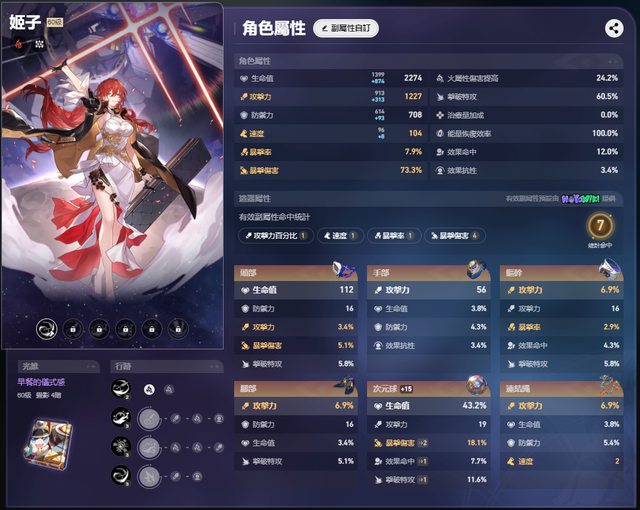Select the 暴擊傷害 substat filter chip

click(x=456, y=235)
